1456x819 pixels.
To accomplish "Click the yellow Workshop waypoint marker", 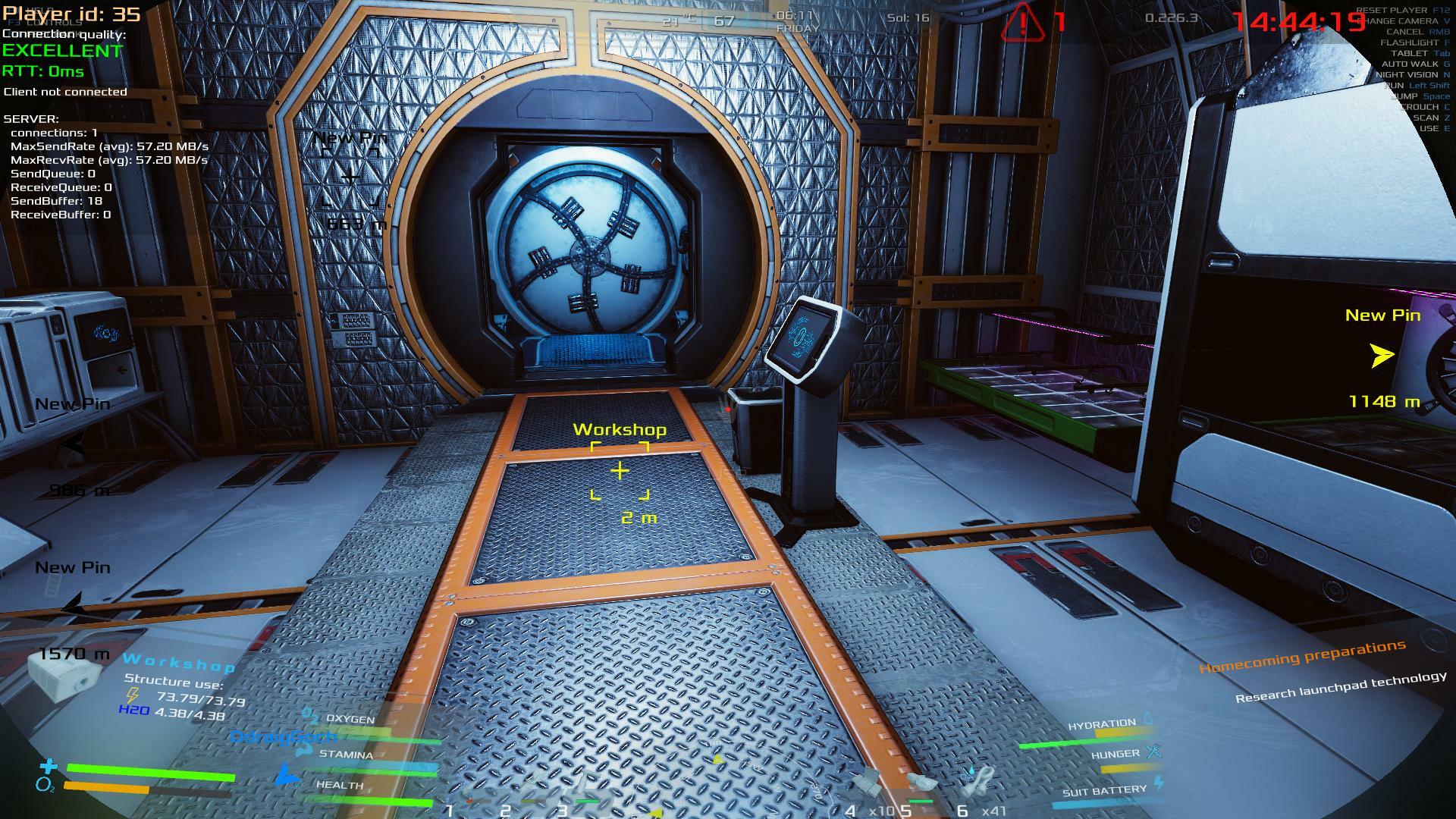I will pyautogui.click(x=620, y=471).
